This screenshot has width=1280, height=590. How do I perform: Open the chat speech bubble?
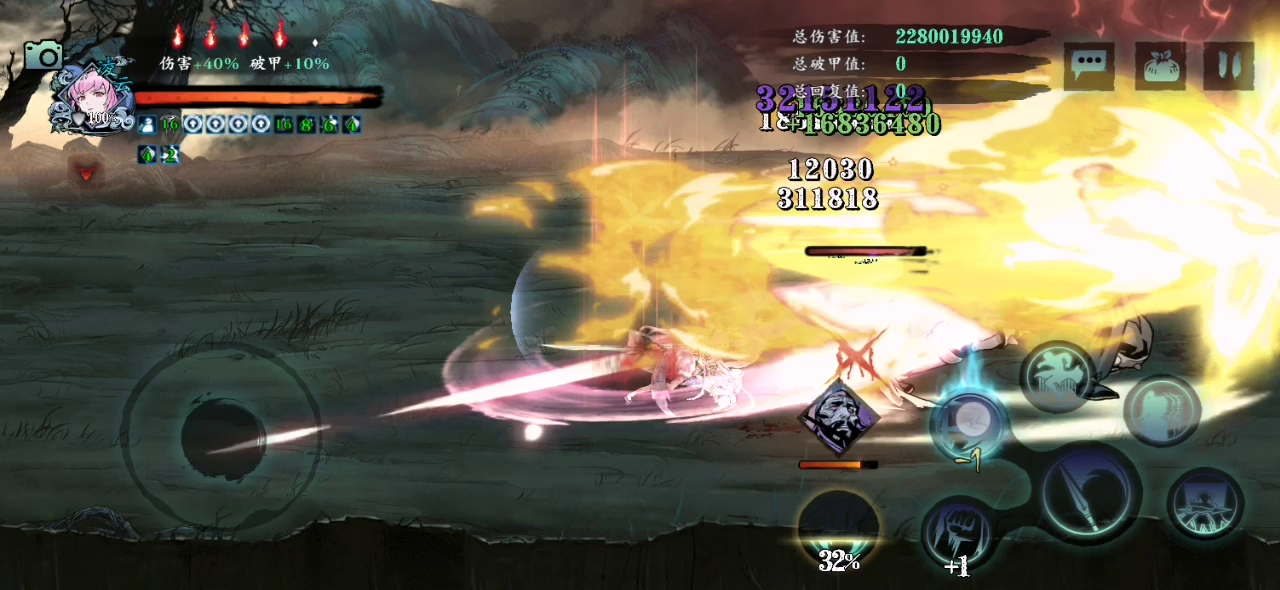tap(1088, 66)
